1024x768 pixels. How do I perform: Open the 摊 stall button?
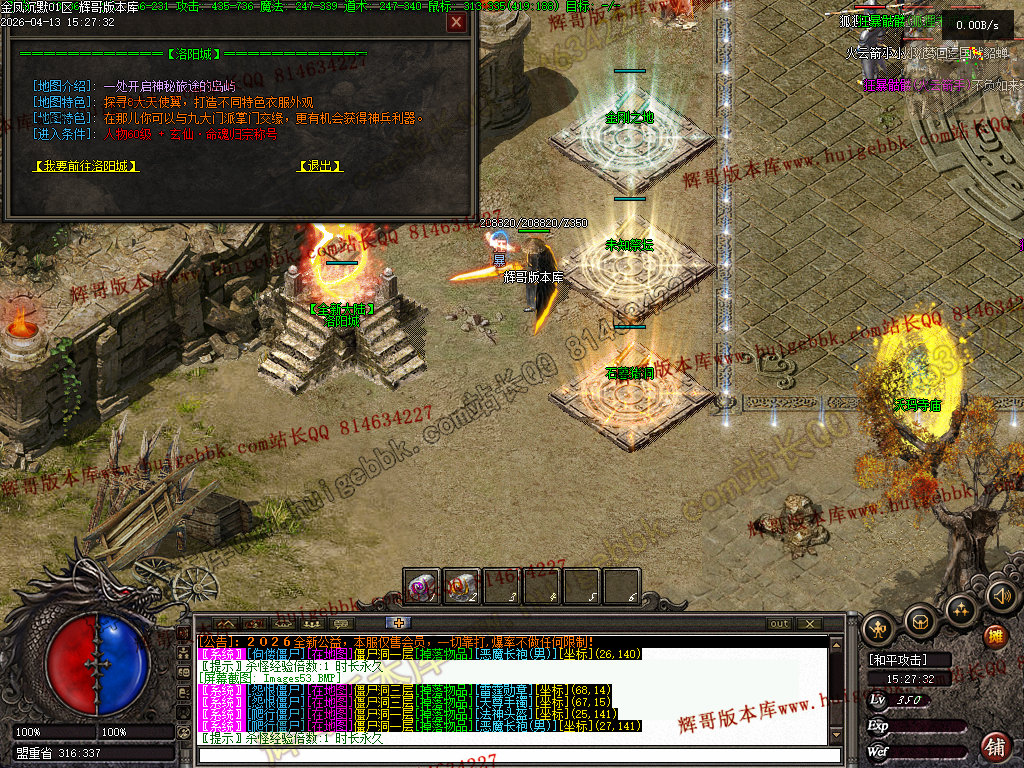tap(996, 636)
